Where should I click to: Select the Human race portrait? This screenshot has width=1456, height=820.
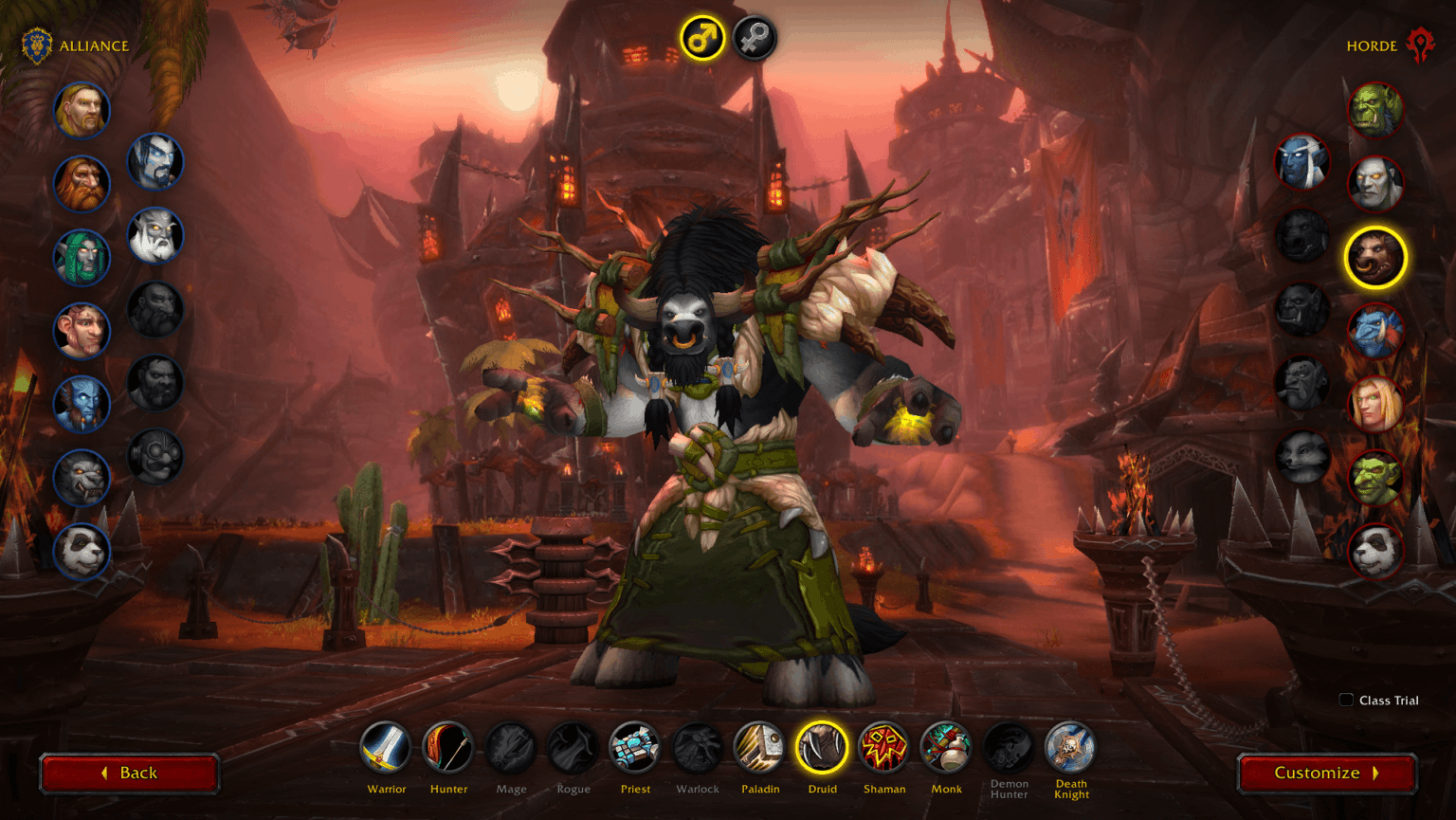click(x=82, y=110)
